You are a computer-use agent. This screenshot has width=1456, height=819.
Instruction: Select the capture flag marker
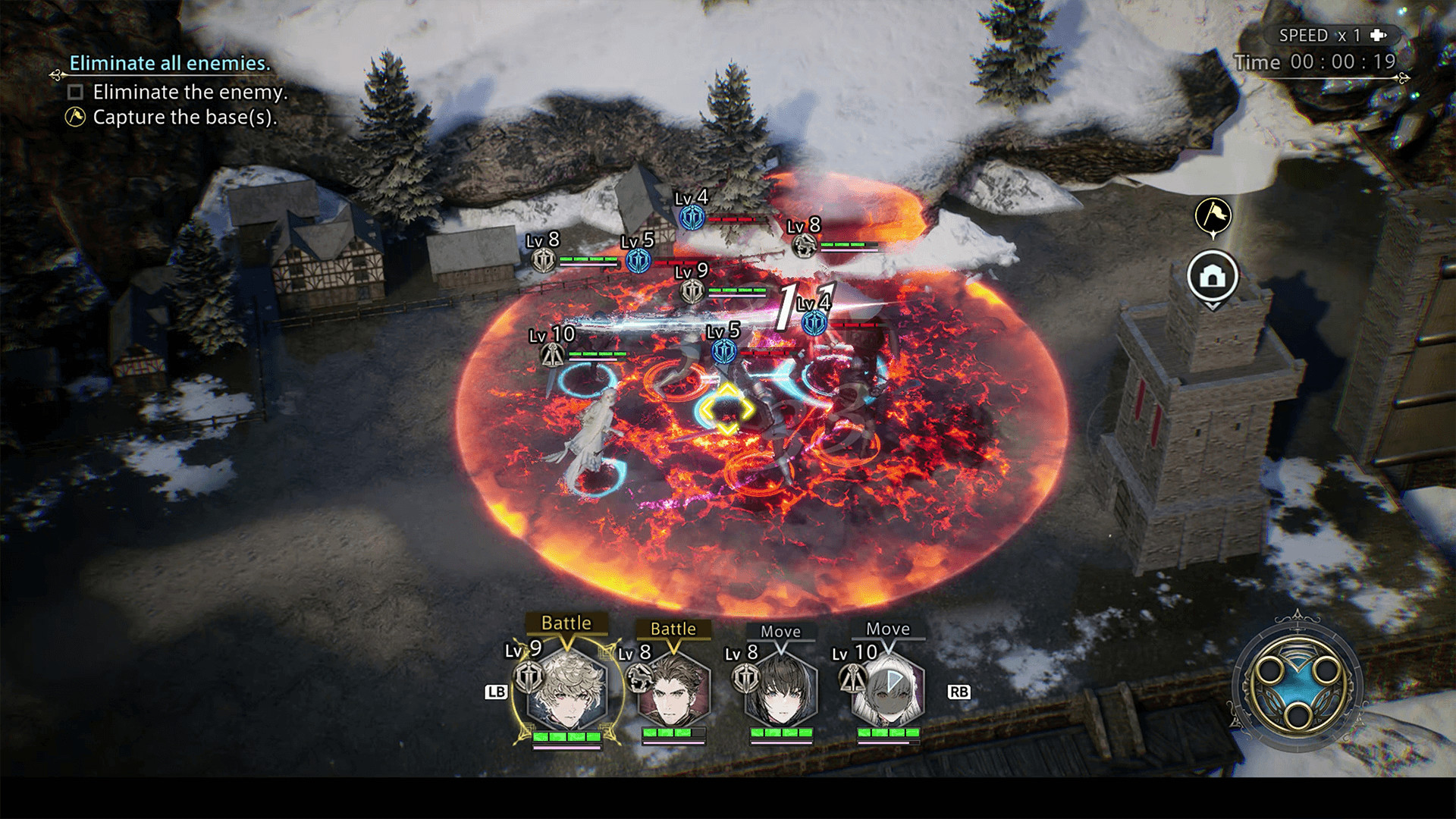[x=1213, y=216]
